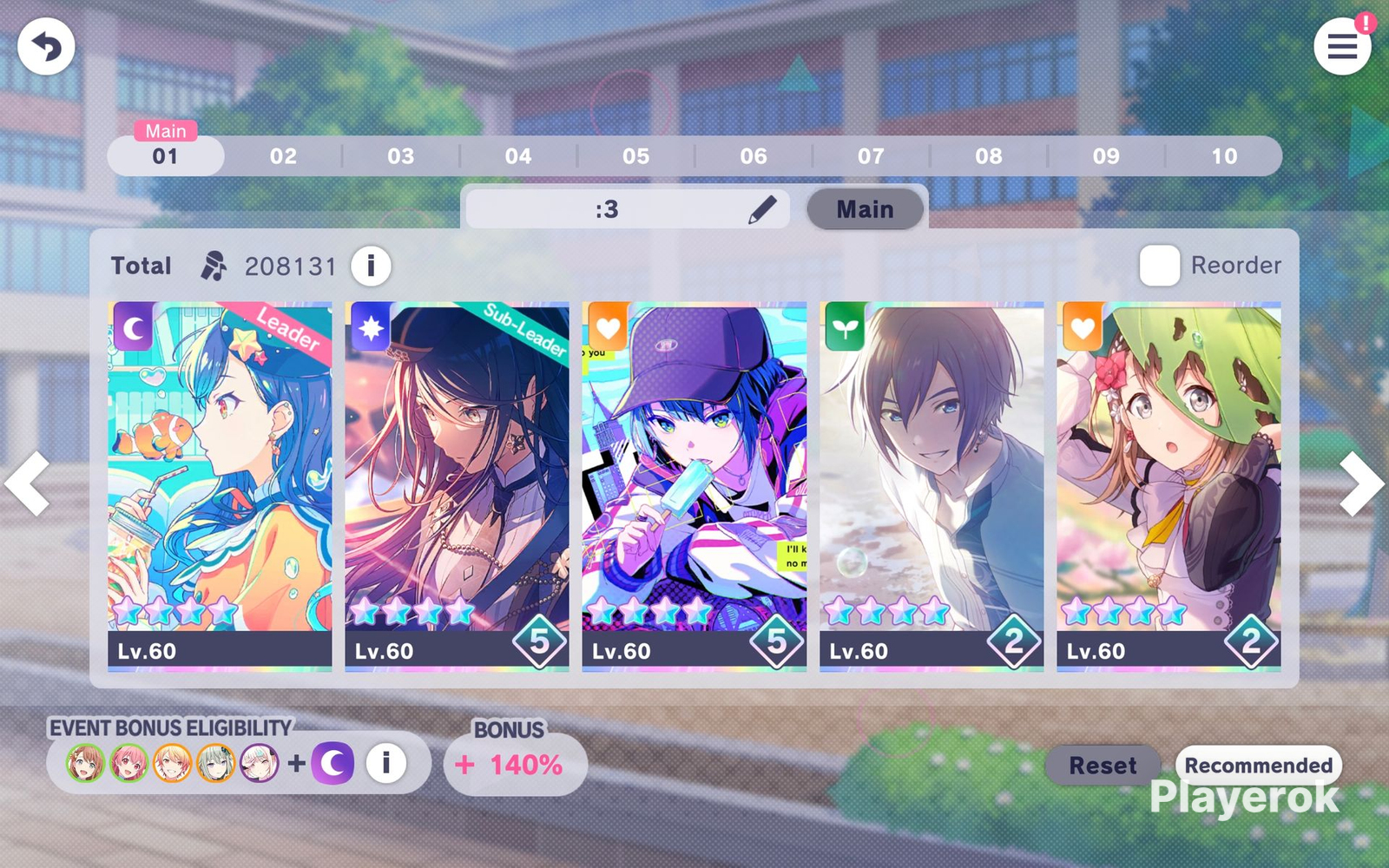The height and width of the screenshot is (868, 1389).
Task: Switch to team slot 02
Action: [283, 156]
